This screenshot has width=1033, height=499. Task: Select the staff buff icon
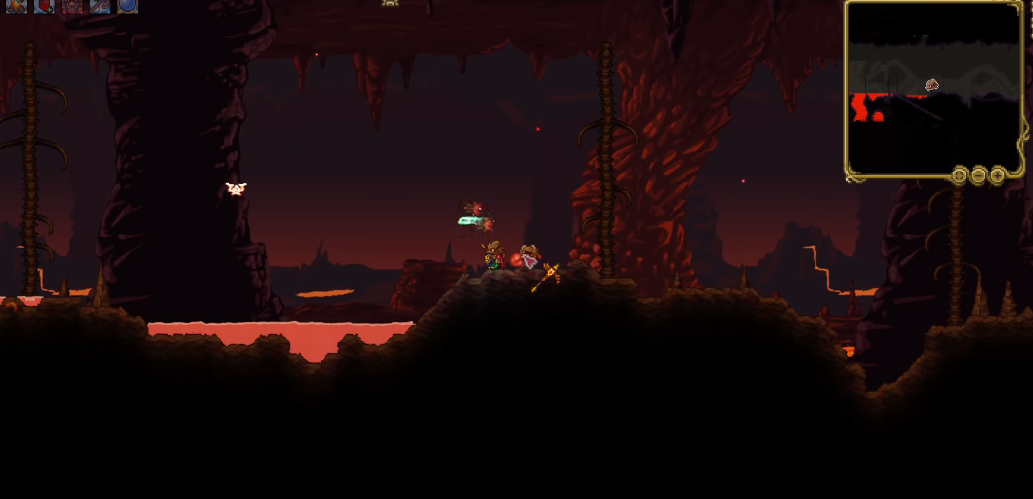tap(100, 5)
